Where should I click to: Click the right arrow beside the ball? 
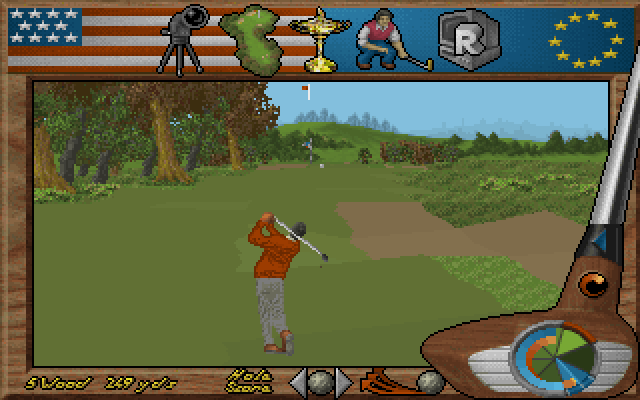(x=343, y=381)
